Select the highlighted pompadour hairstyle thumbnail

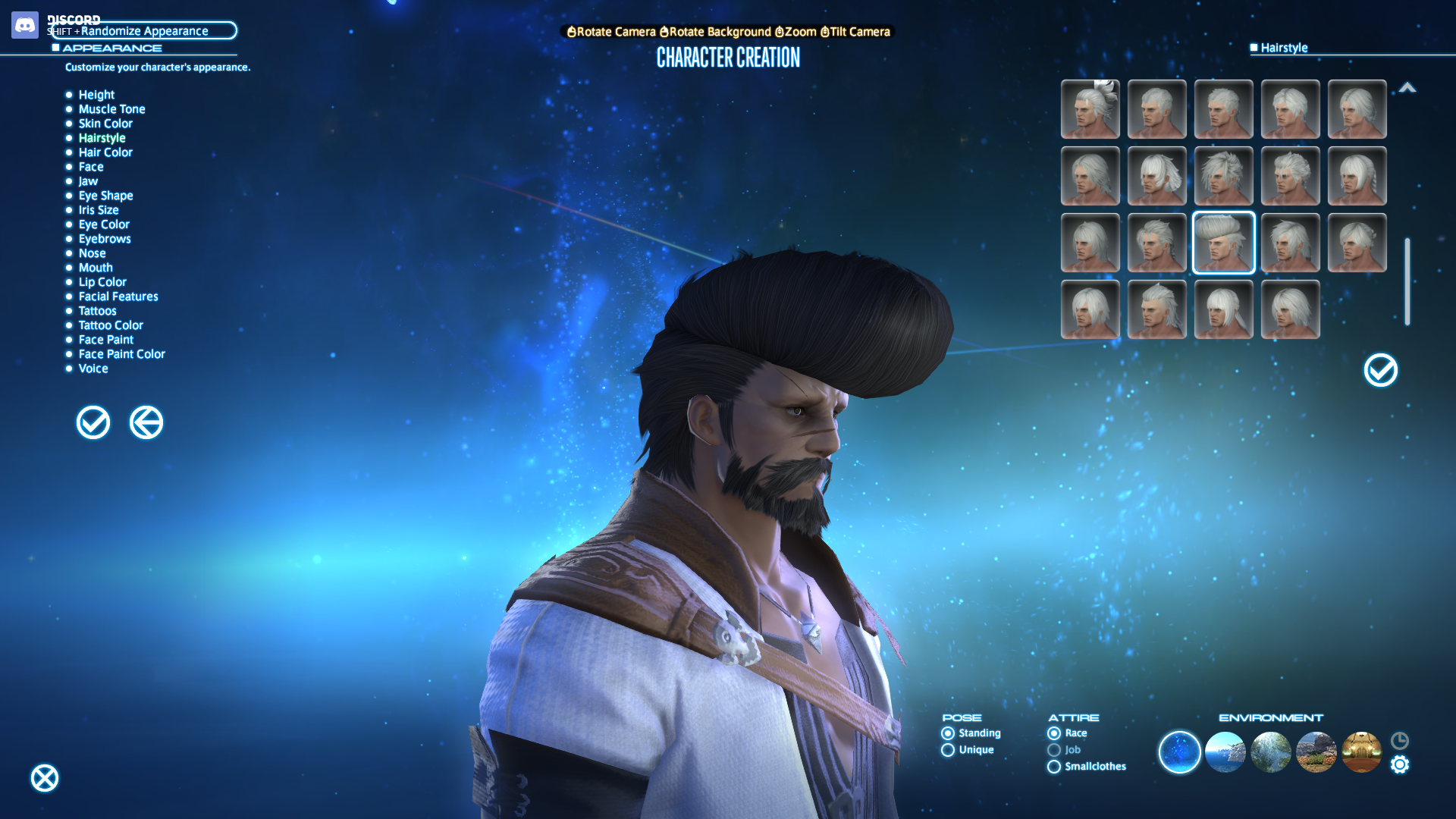pyautogui.click(x=1223, y=243)
